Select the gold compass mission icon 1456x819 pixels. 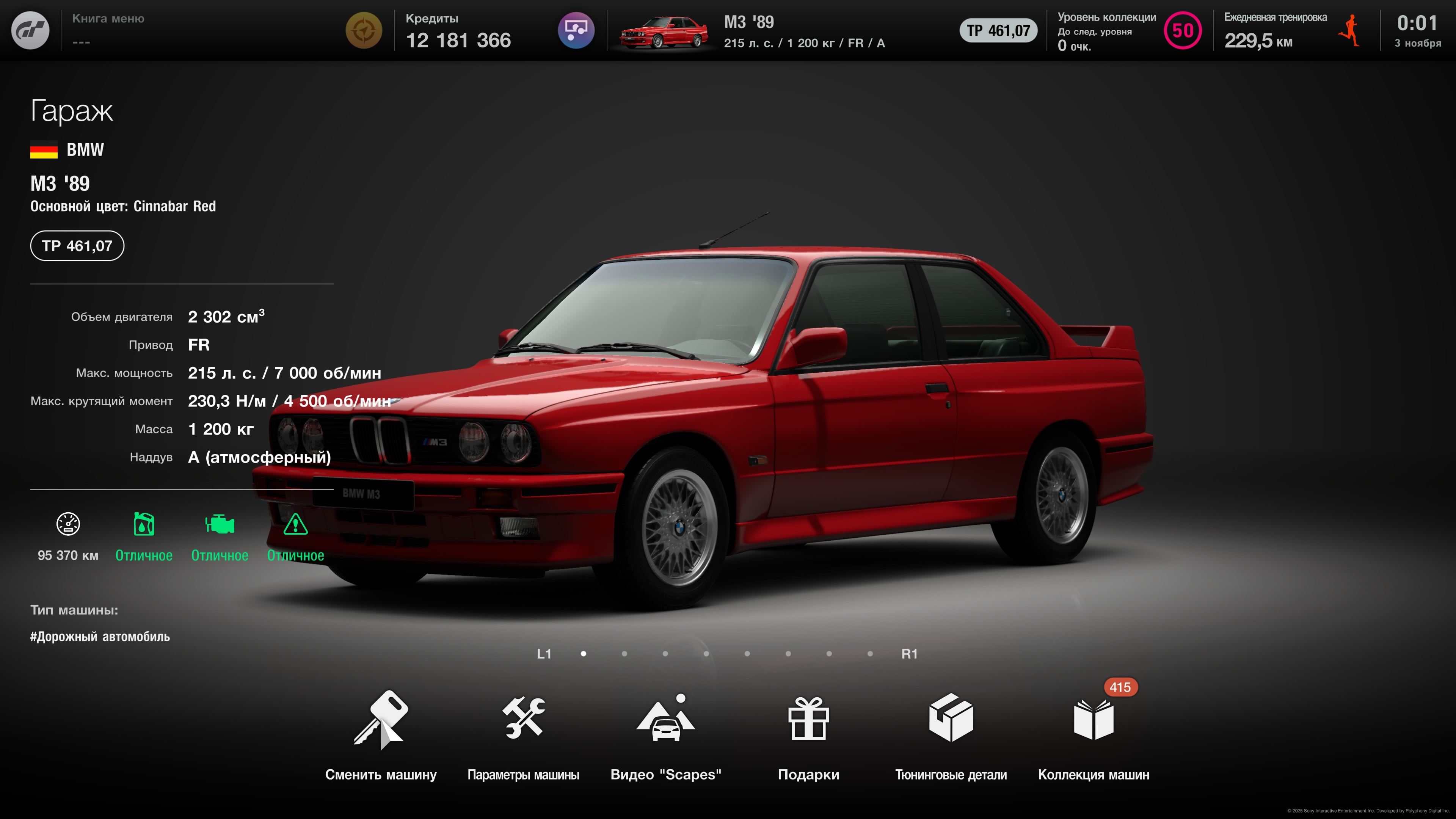pos(364,30)
